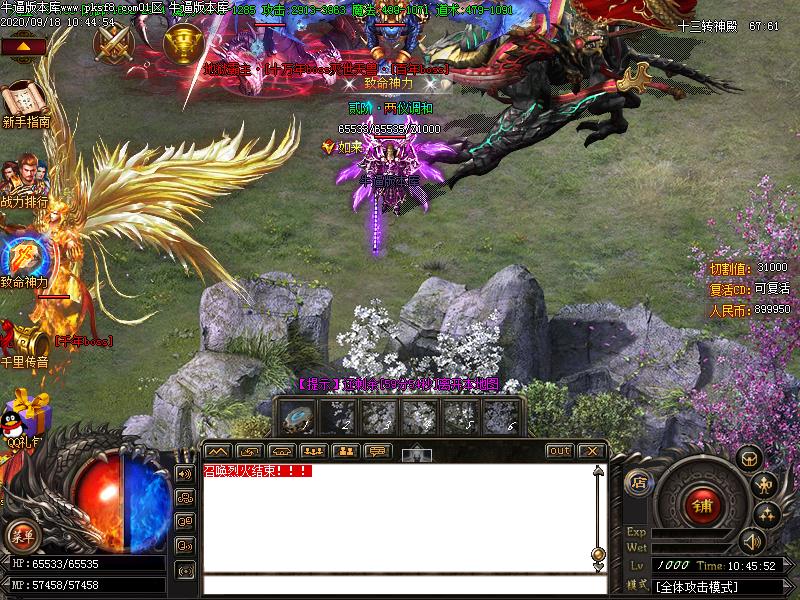Viewport: 800px width, 600px height.
Task: Activate the 致命神力 icon on the left
Action: pyautogui.click(x=22, y=255)
